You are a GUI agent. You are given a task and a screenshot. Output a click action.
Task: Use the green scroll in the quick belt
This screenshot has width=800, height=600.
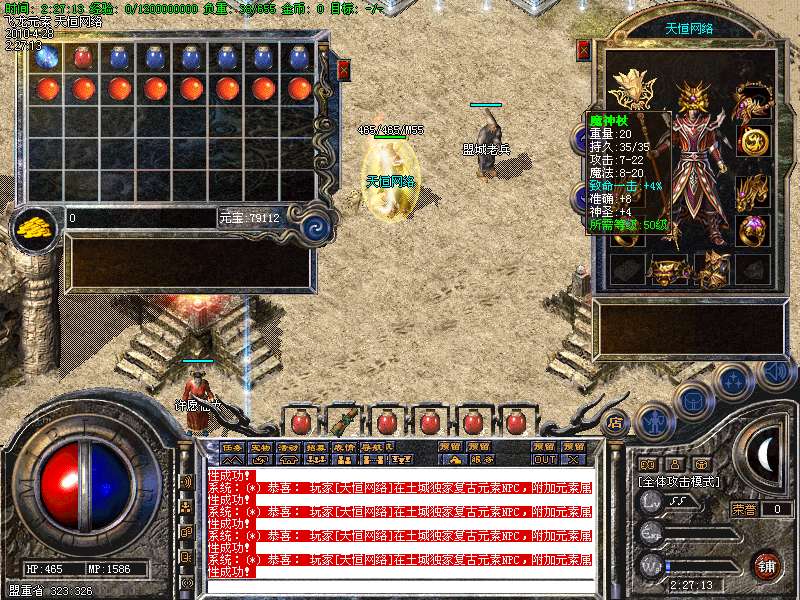click(344, 421)
